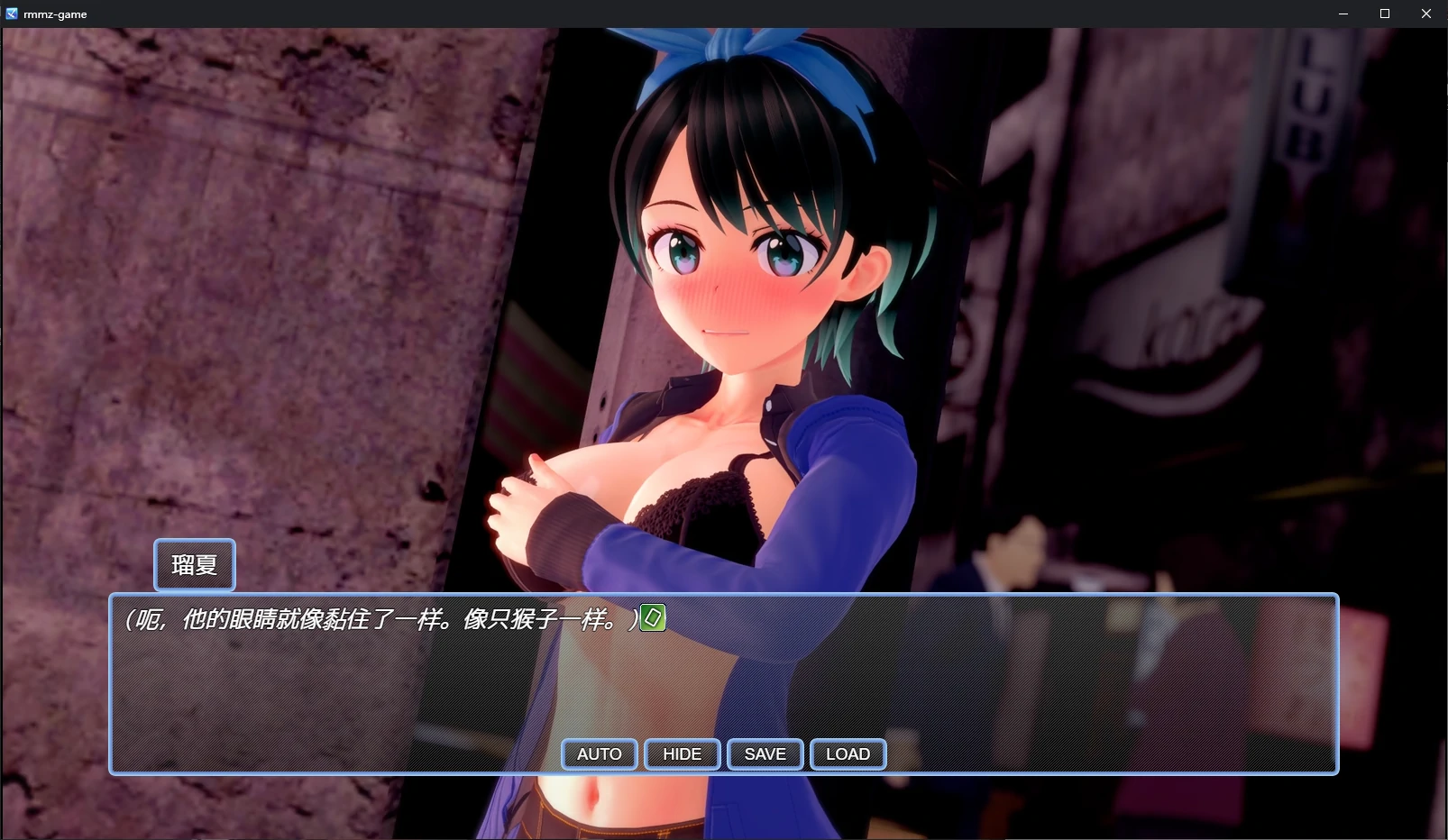Click the 瑠夏 name tab above the textbox
The image size is (1448, 840).
(x=194, y=565)
